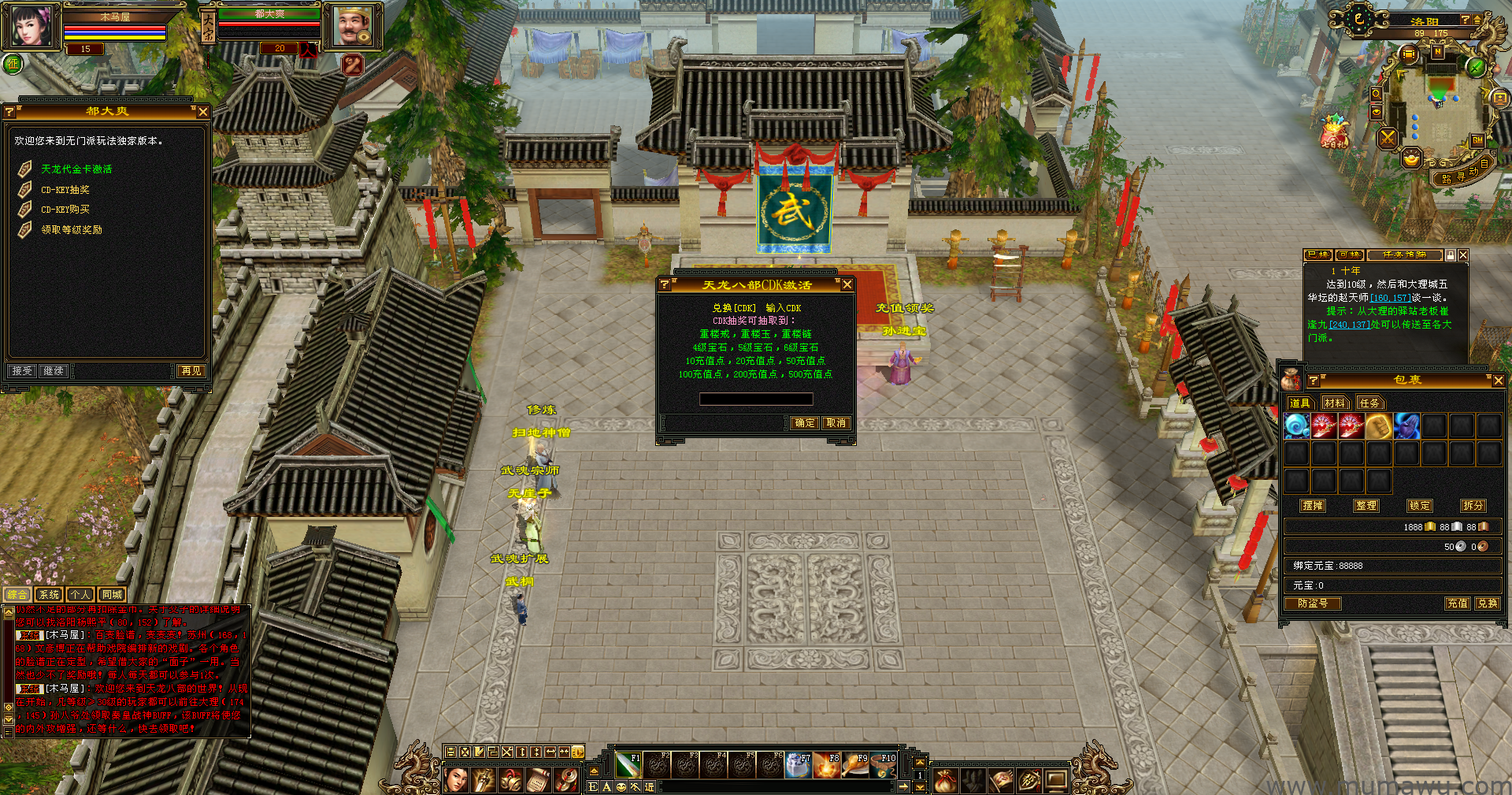1512x795 pixels.
Task: Click the 再见 goodbye button
Action: [x=191, y=371]
